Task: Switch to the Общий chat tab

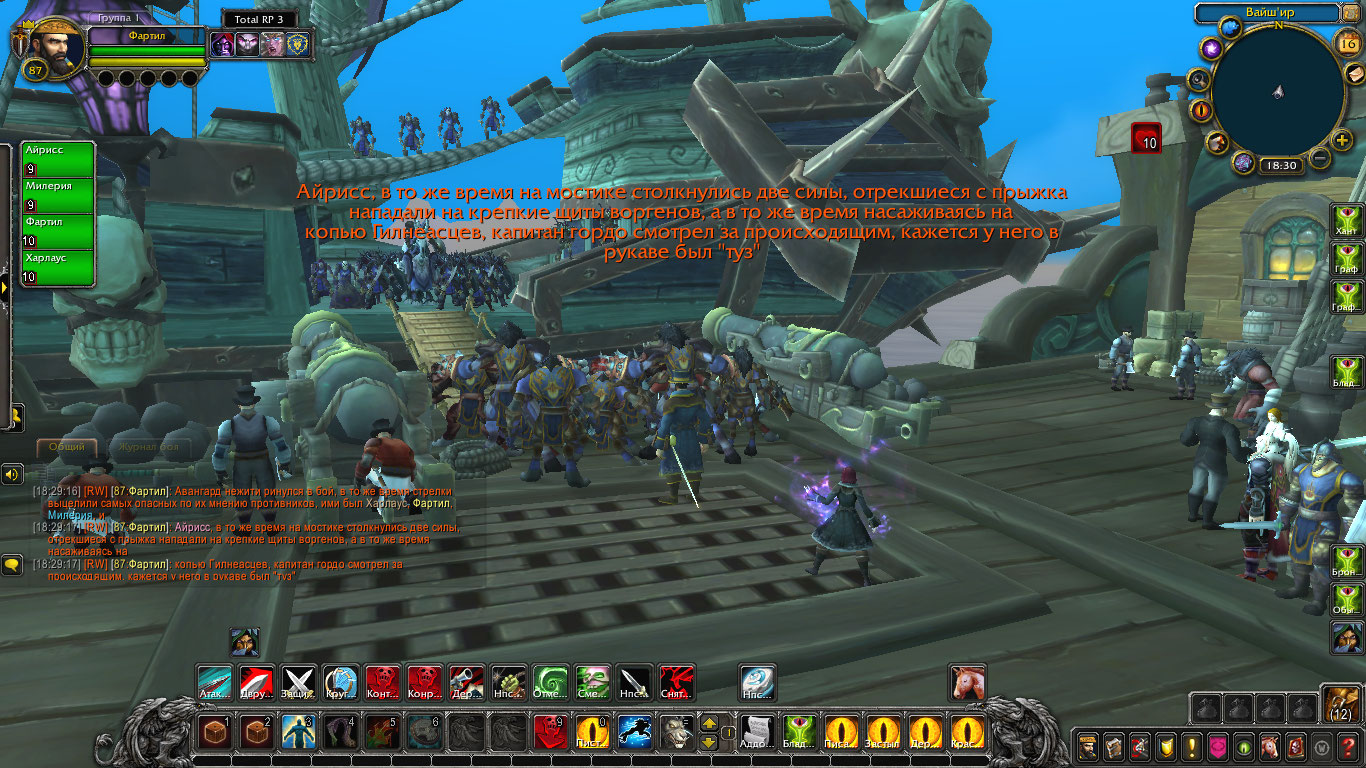Action: pyautogui.click(x=68, y=447)
